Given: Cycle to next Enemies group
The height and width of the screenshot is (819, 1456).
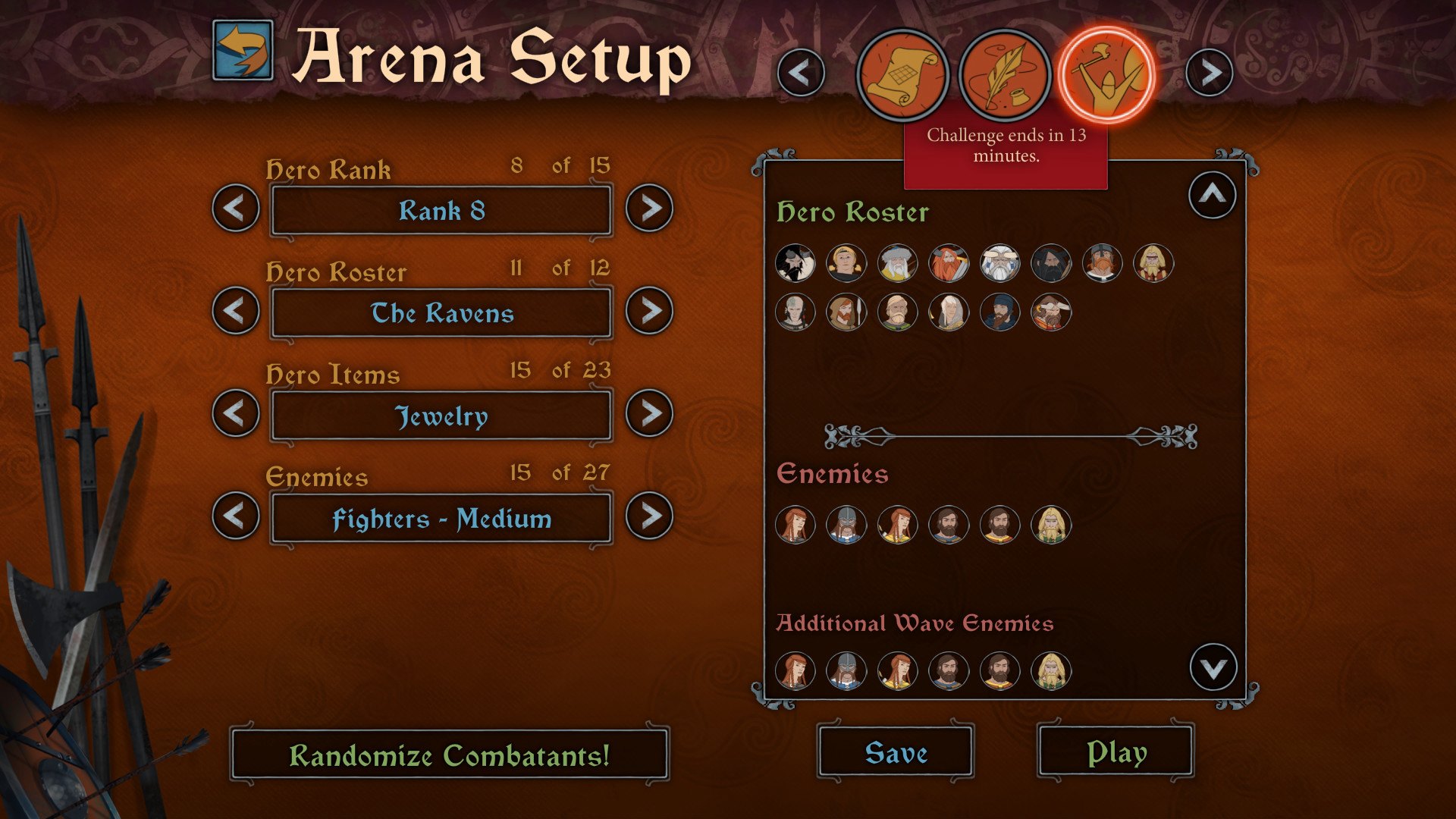Looking at the screenshot, I should coord(649,516).
